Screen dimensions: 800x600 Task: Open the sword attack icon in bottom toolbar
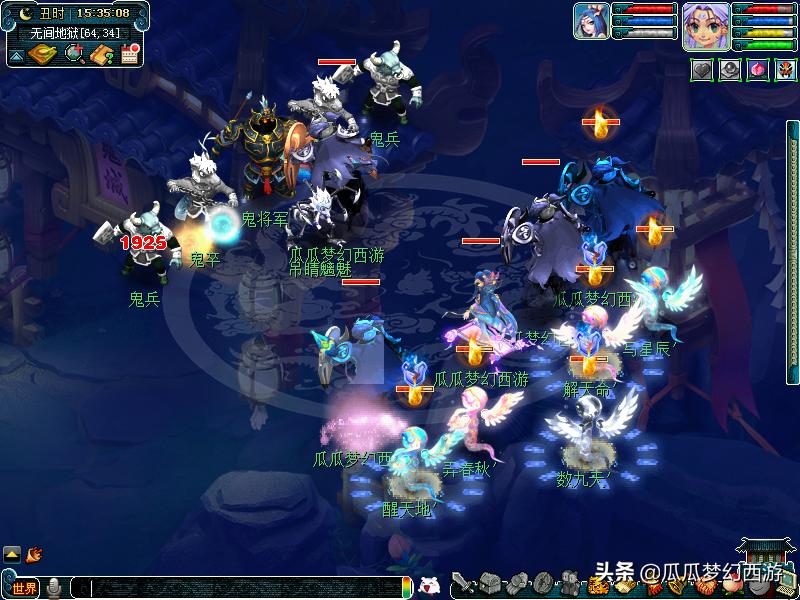click(x=462, y=584)
